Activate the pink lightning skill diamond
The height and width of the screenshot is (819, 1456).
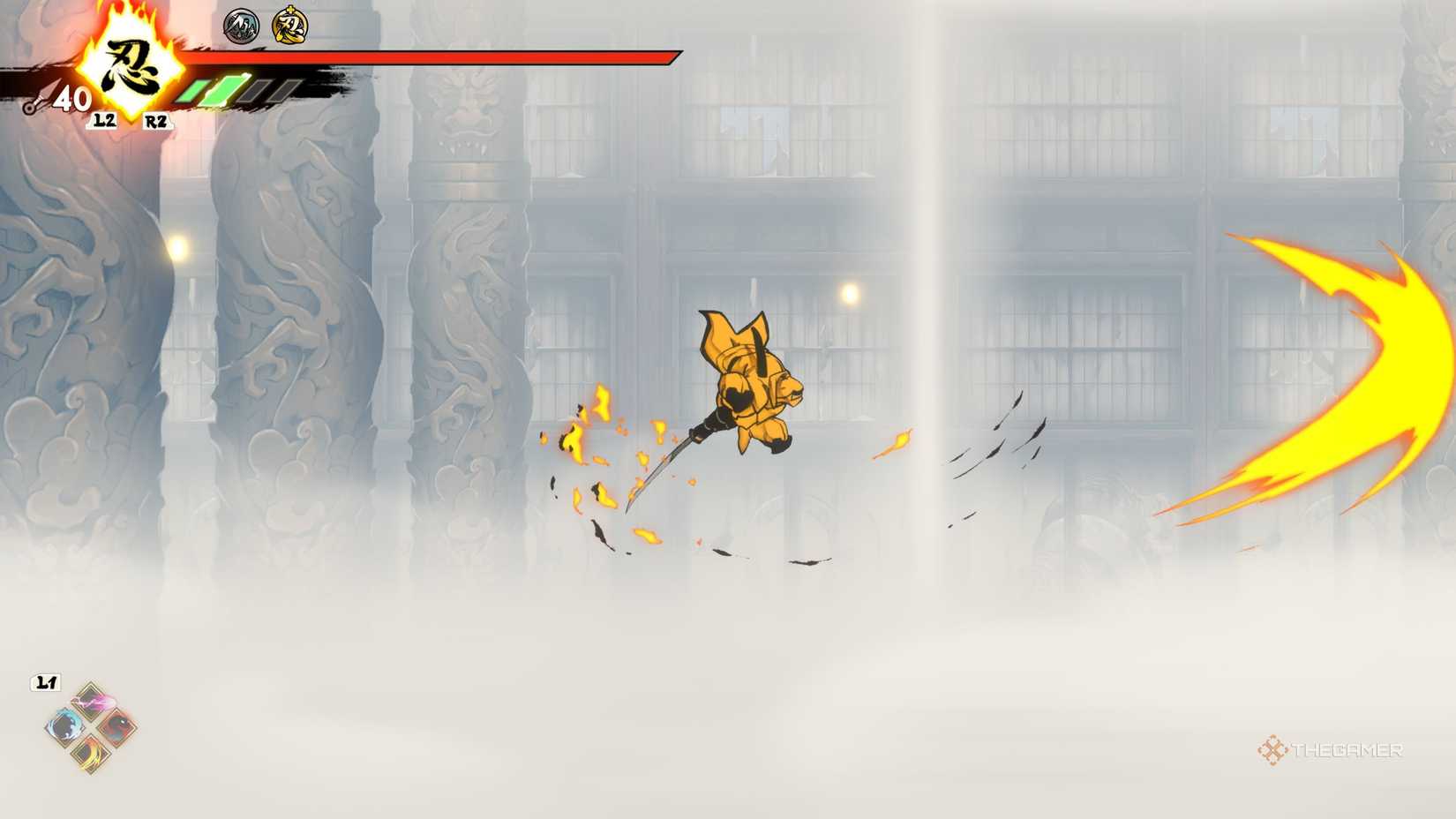pos(93,702)
